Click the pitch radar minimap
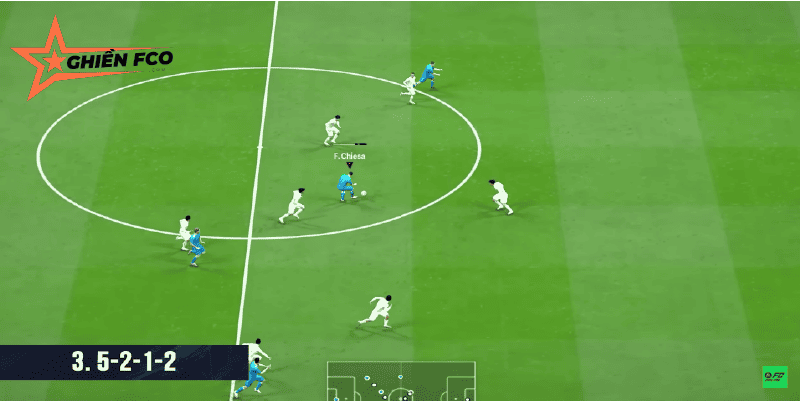This screenshot has height=401, width=800. (401, 381)
